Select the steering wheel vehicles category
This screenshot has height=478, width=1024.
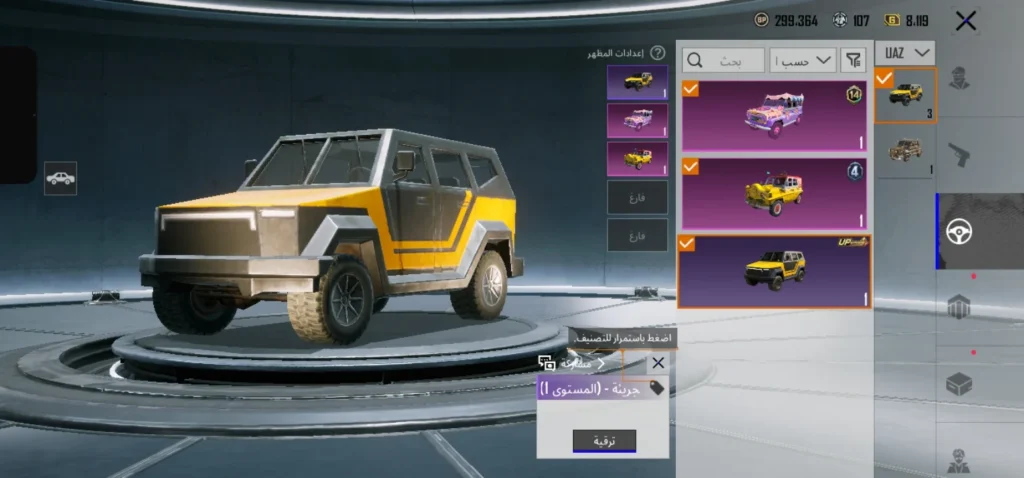coord(959,231)
